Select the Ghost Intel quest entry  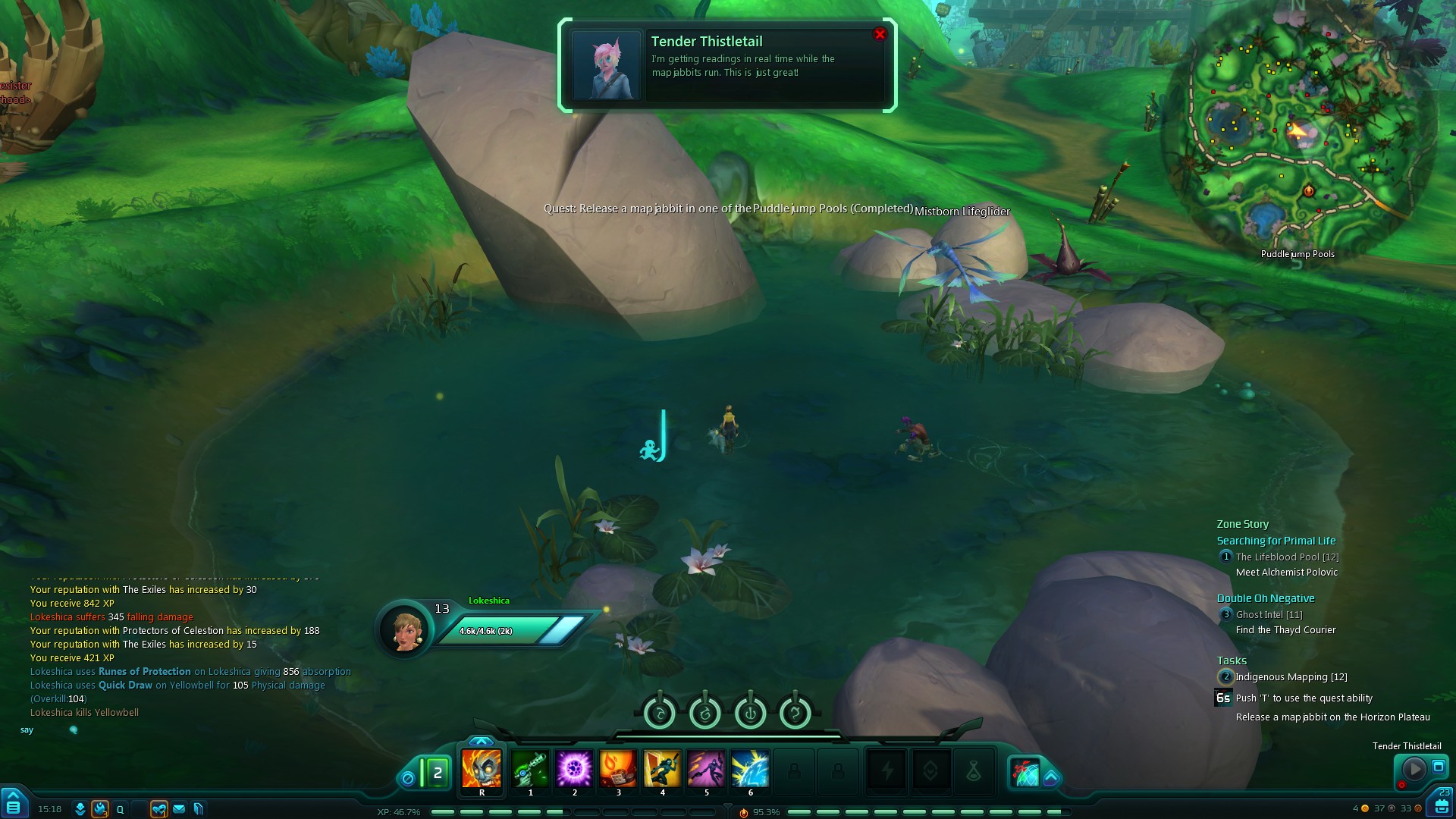1269,615
